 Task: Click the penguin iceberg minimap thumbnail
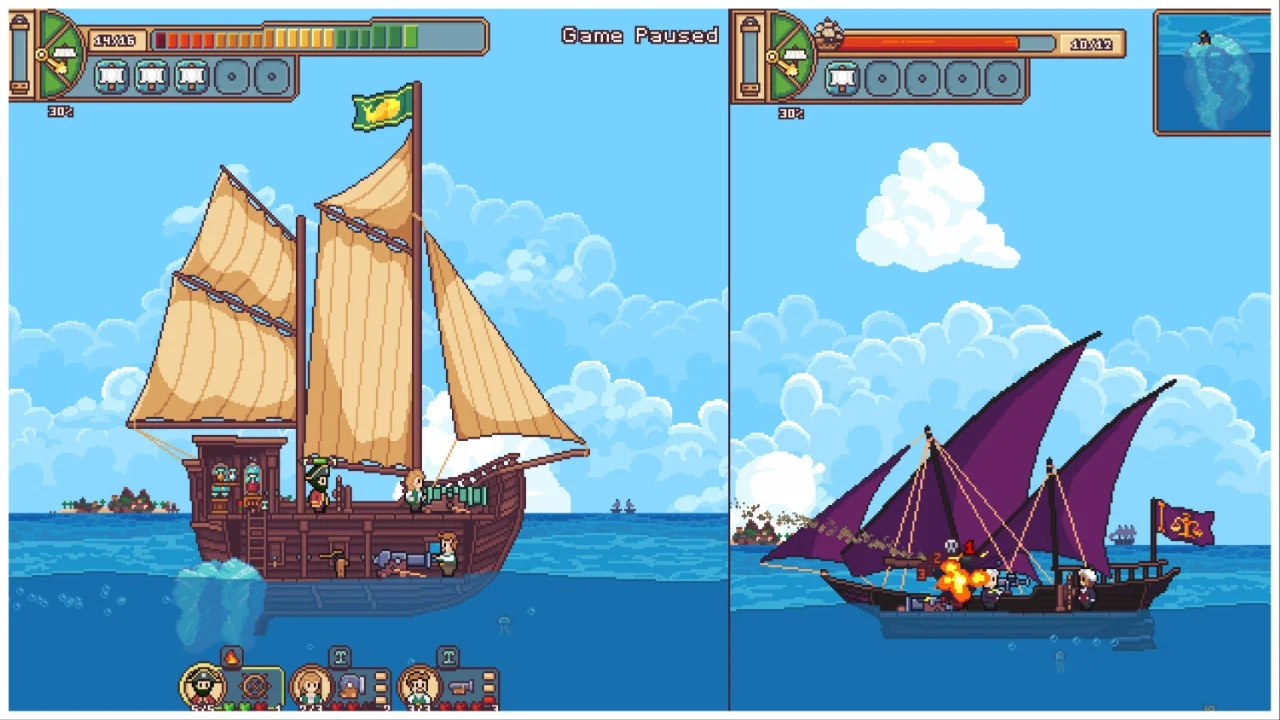[1212, 70]
